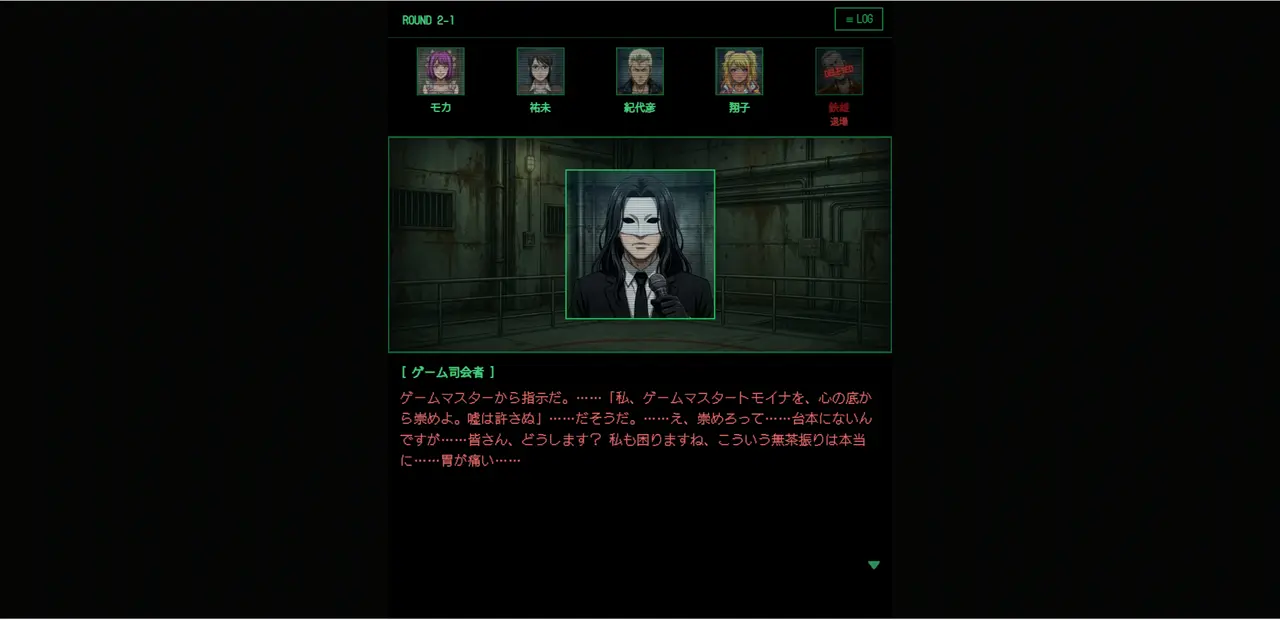Open the LOG button
Image resolution: width=1280 pixels, height=620 pixels.
point(858,20)
